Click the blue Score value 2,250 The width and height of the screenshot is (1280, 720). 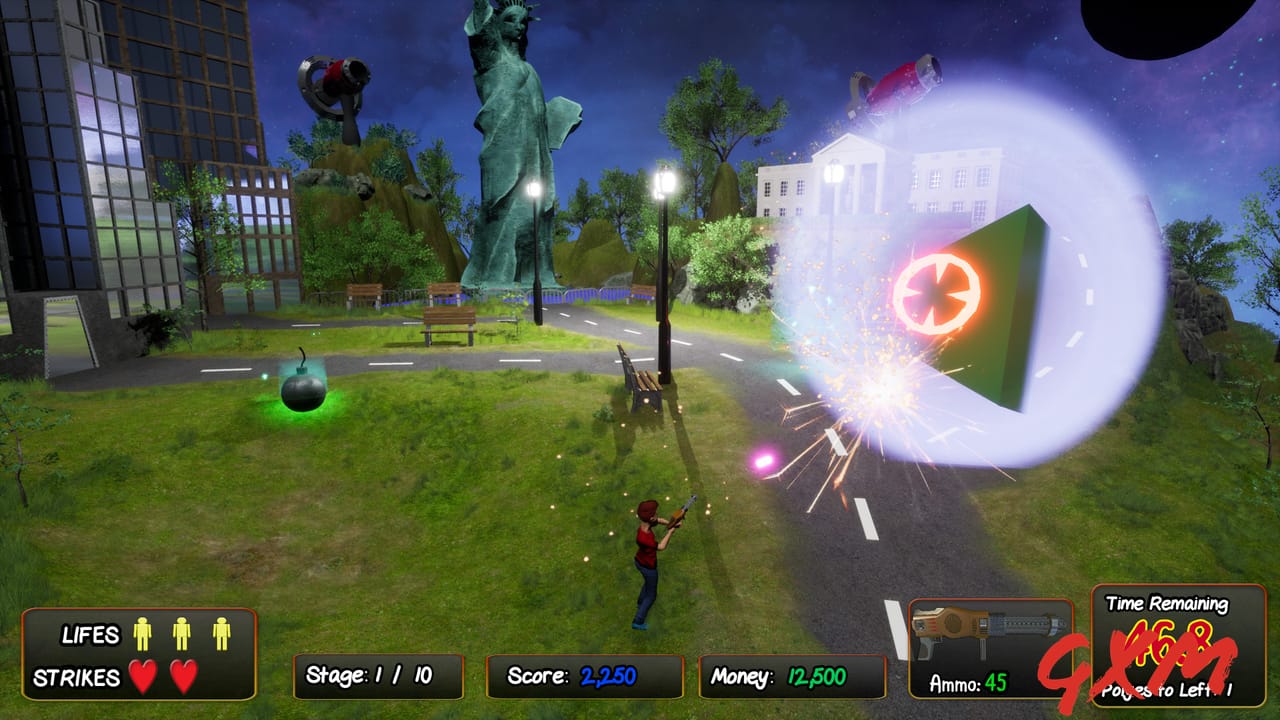click(608, 673)
